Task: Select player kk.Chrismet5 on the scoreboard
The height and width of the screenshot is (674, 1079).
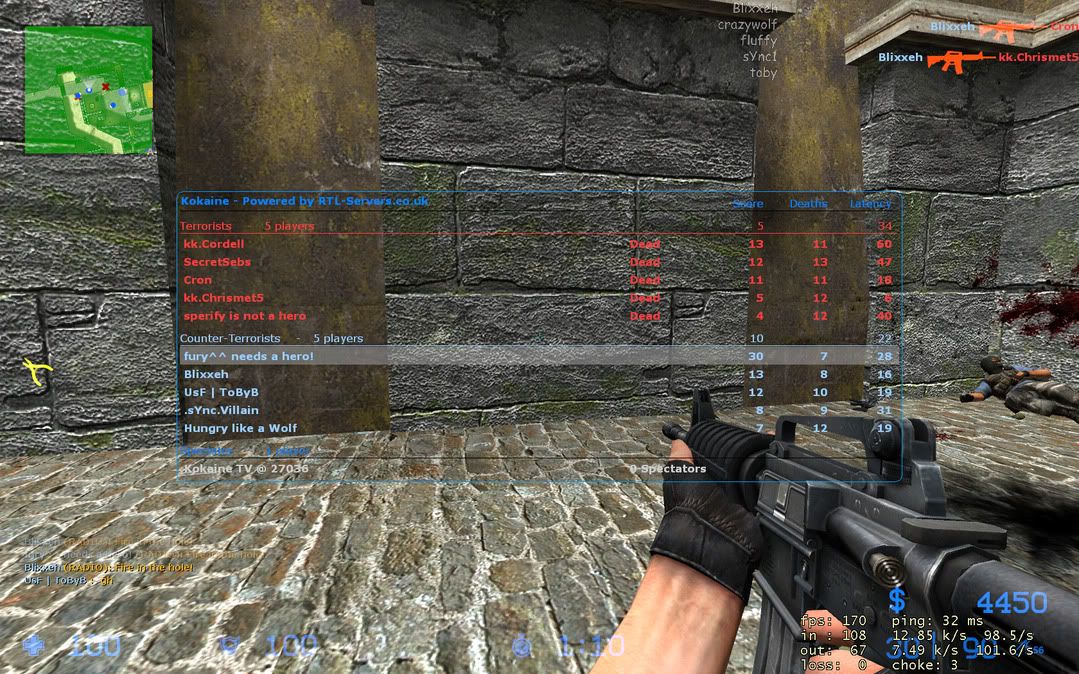Action: (224, 298)
